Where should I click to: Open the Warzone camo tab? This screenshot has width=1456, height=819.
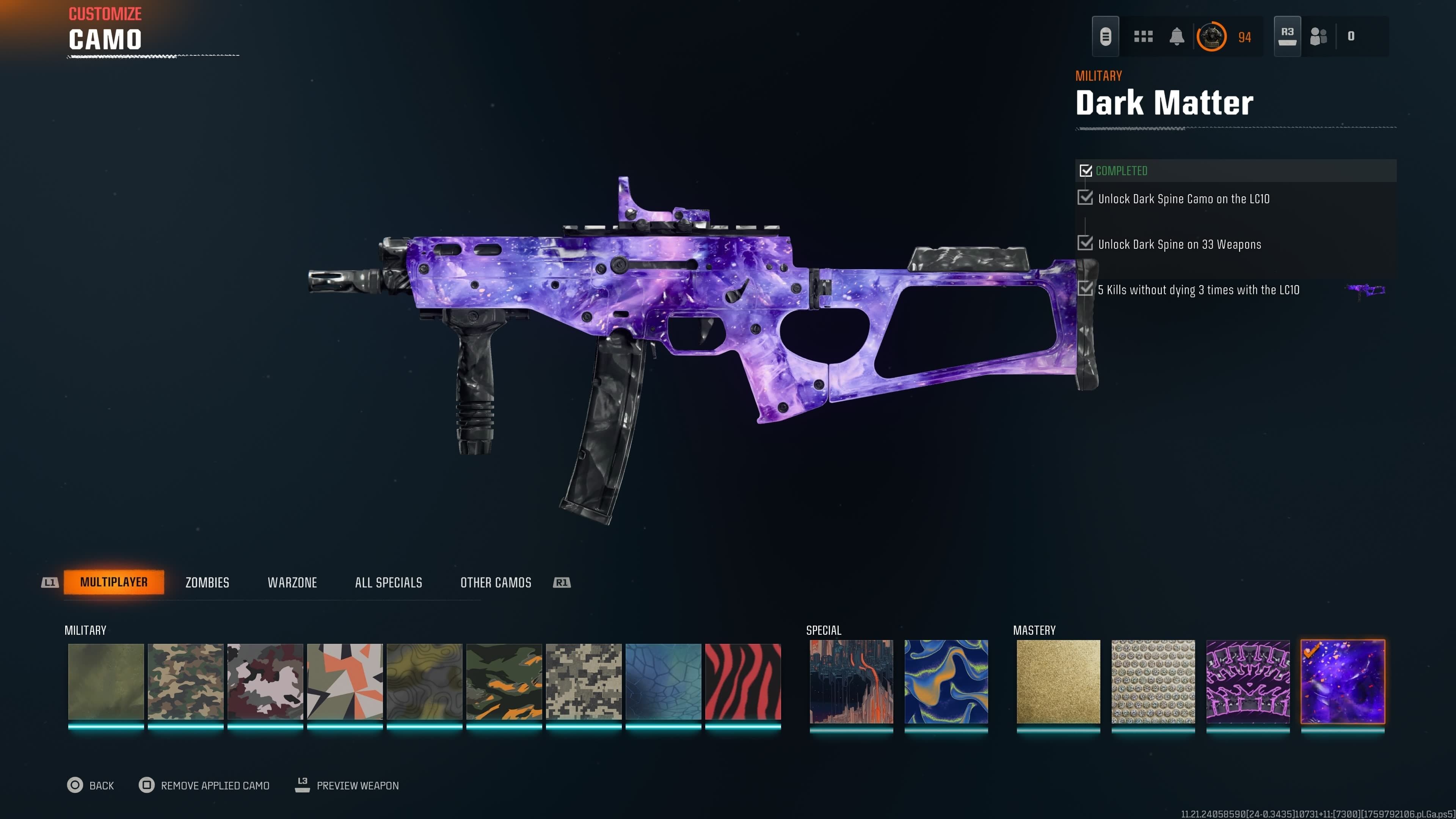click(x=292, y=582)
